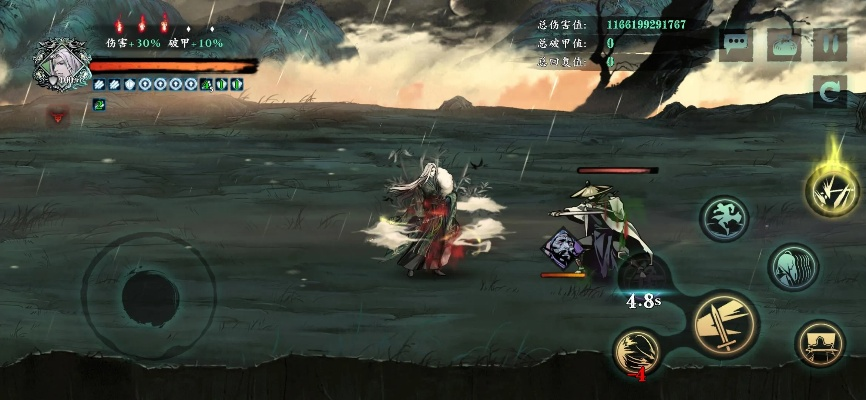Activate the glowing yellow ultimate skill
Viewport: 866px width, 400px height.
click(x=832, y=189)
